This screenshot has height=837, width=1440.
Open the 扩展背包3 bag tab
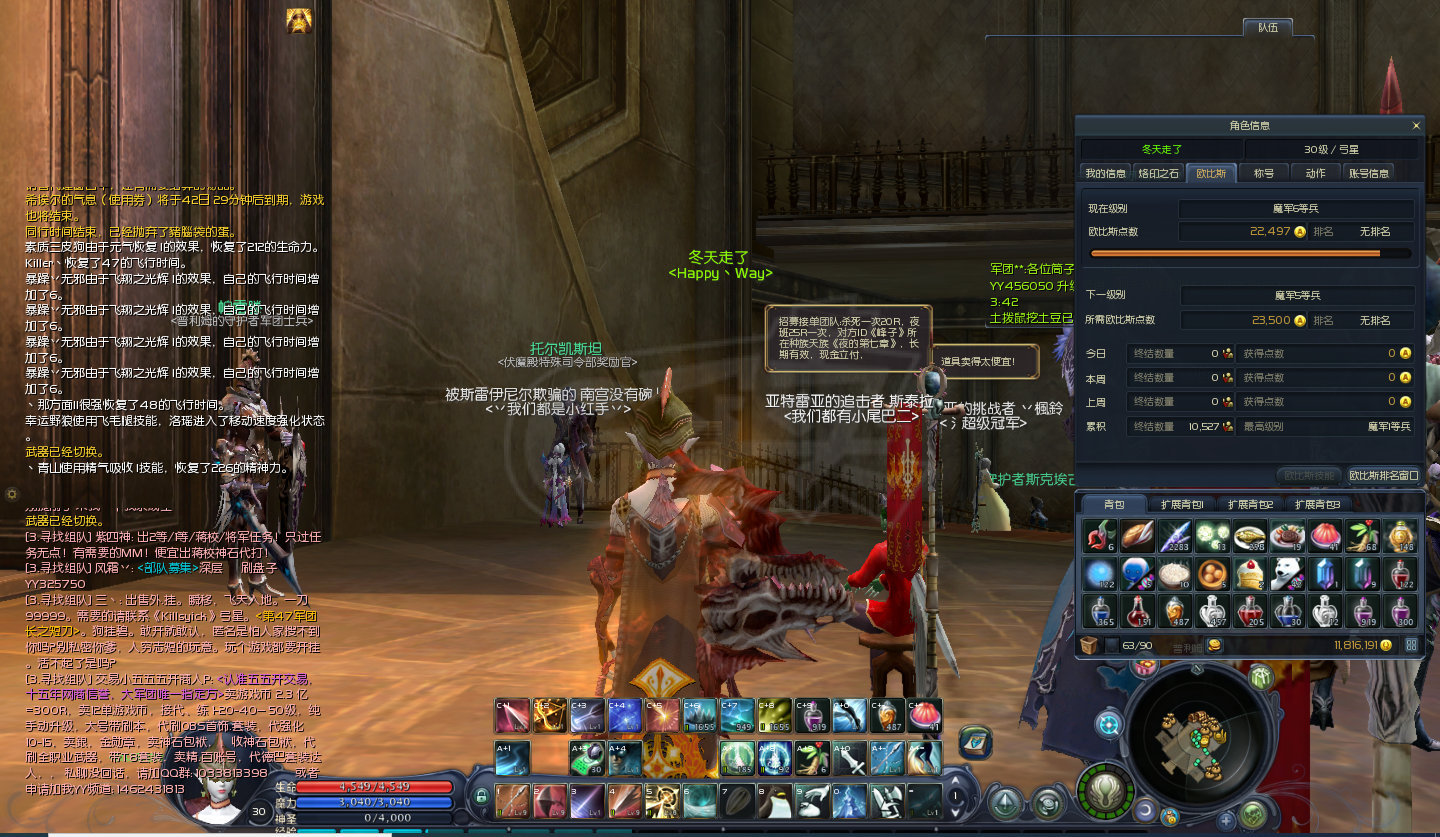[1317, 504]
